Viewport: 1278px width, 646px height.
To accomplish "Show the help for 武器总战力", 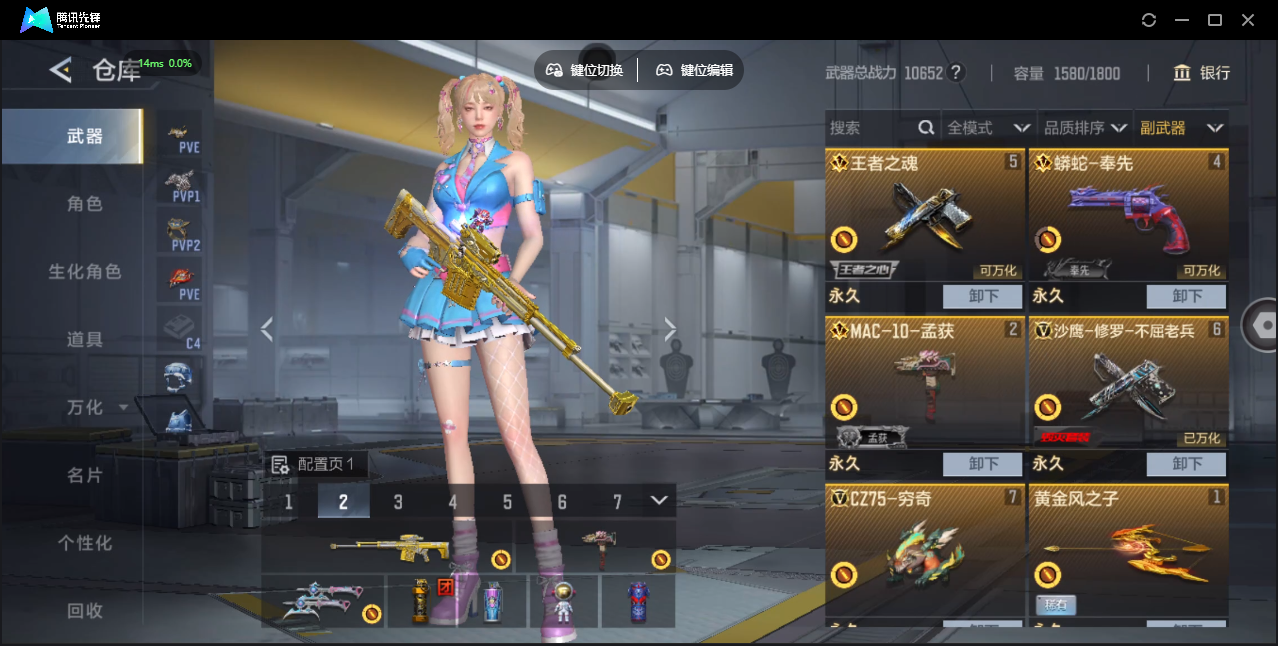I will point(956,73).
